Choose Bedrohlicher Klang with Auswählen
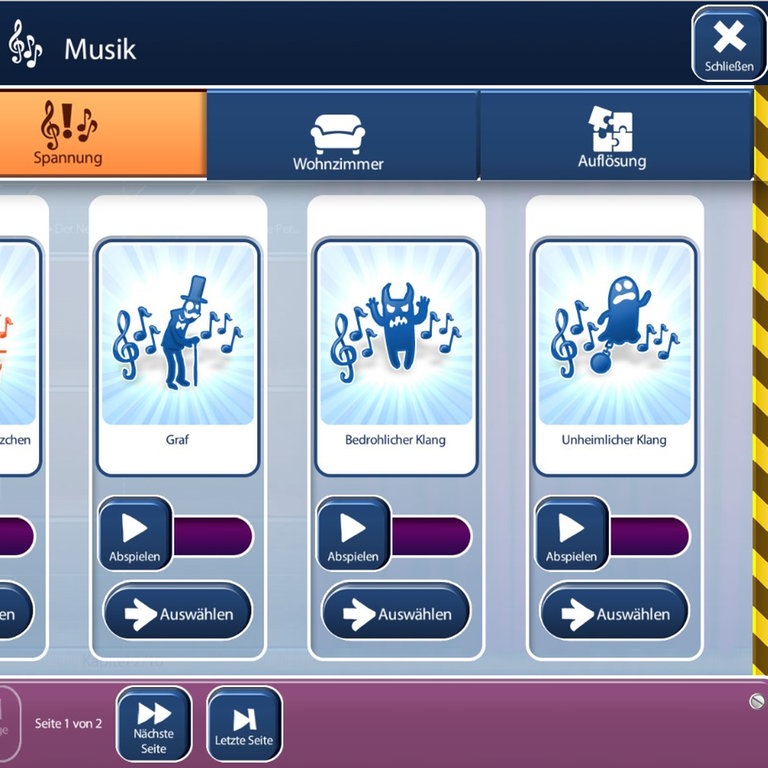The height and width of the screenshot is (768, 768). [396, 613]
